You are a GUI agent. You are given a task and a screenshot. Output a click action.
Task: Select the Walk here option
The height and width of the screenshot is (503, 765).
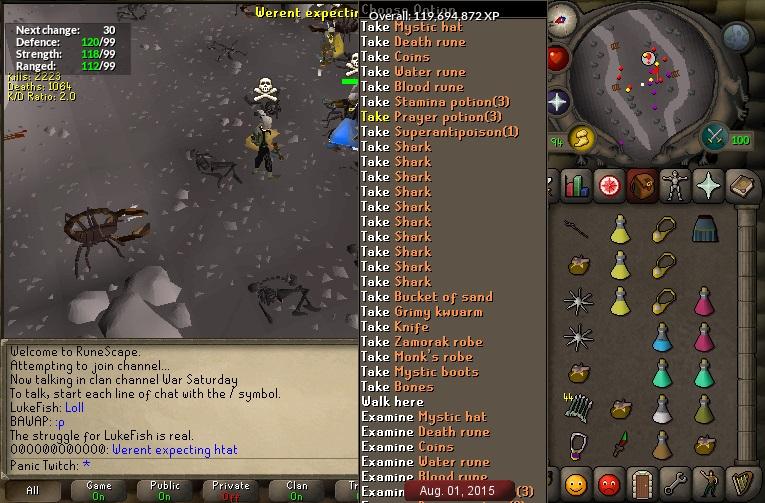[x=392, y=402]
